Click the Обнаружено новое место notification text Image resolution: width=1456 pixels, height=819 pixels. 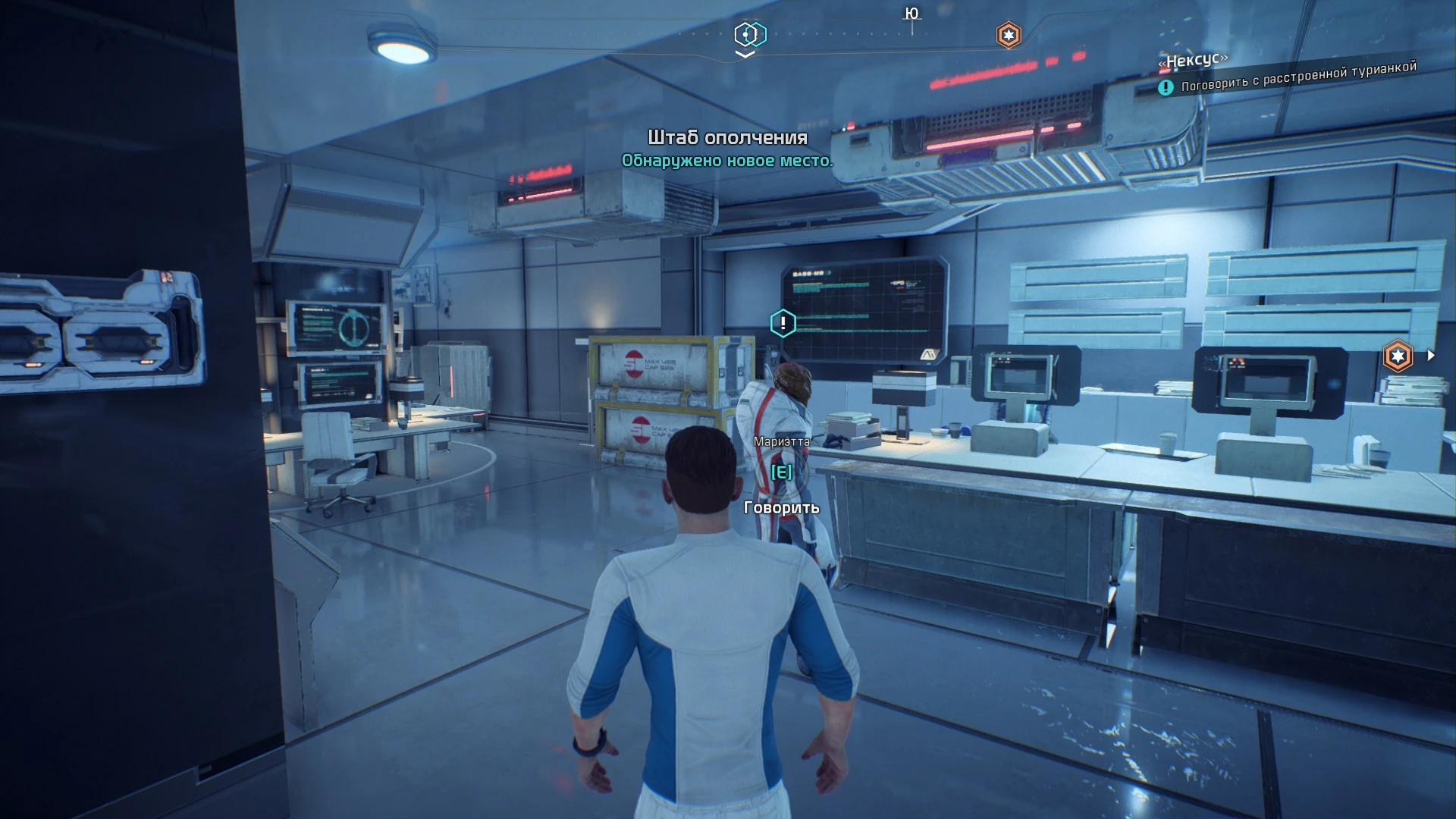(x=726, y=161)
